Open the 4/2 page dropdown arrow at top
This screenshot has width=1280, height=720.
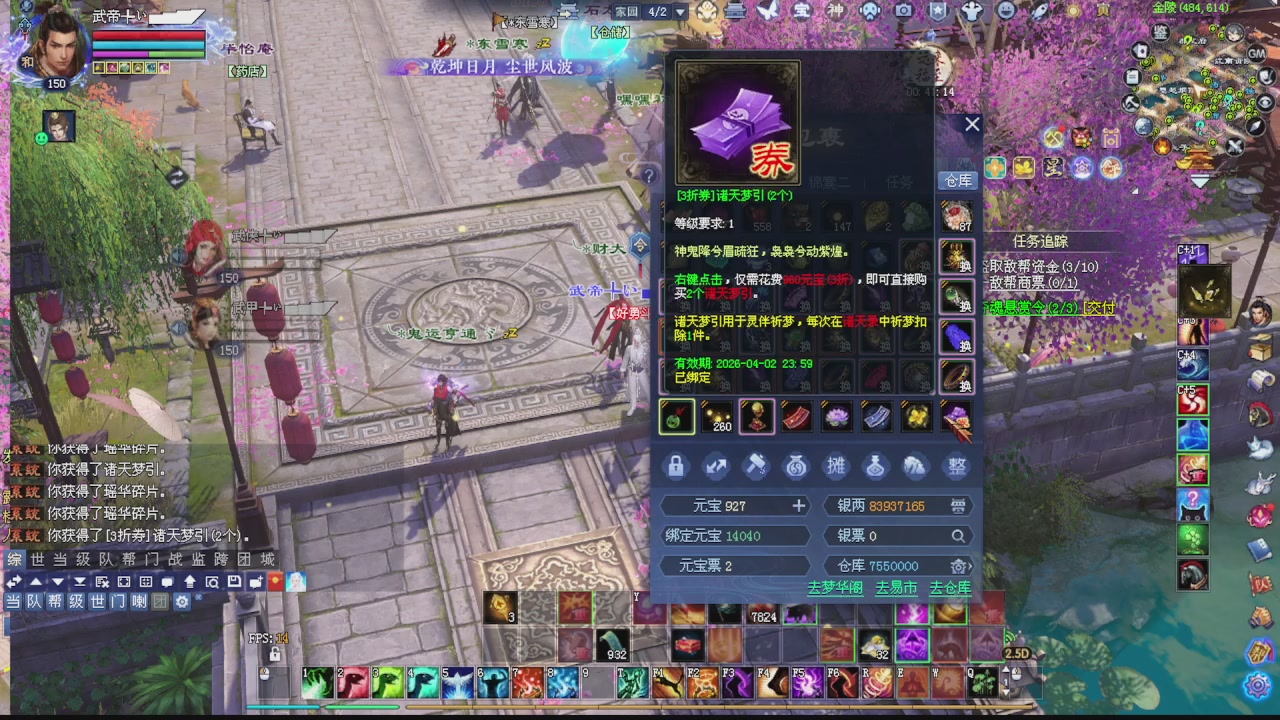[x=678, y=12]
